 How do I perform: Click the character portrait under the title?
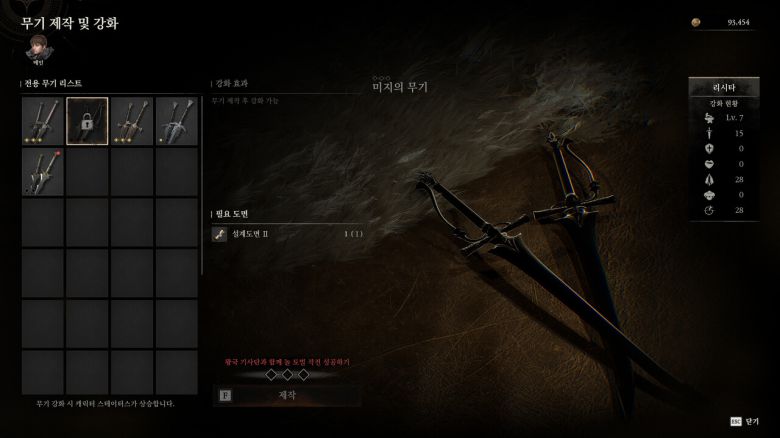coord(38,46)
